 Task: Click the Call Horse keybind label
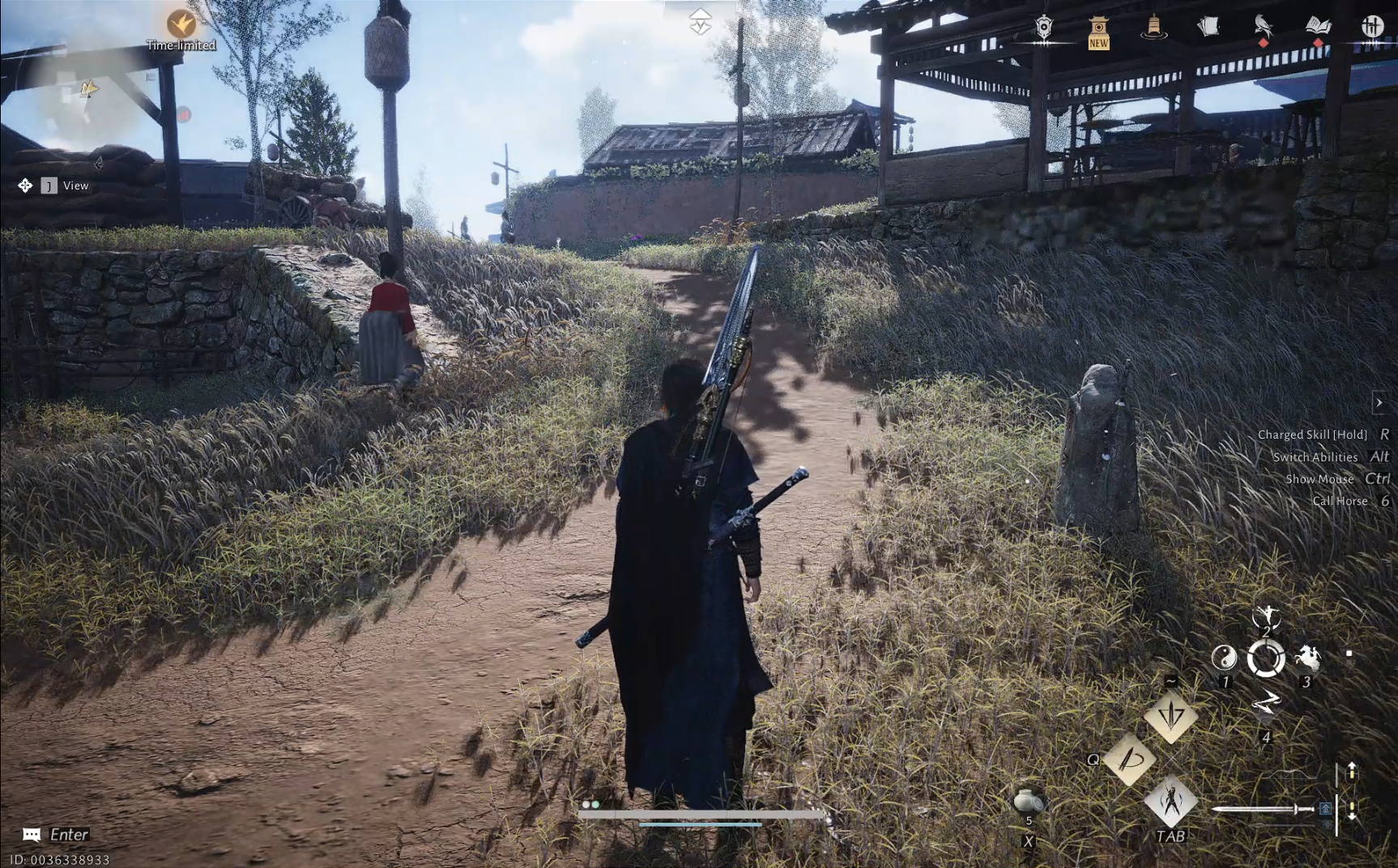[1340, 500]
